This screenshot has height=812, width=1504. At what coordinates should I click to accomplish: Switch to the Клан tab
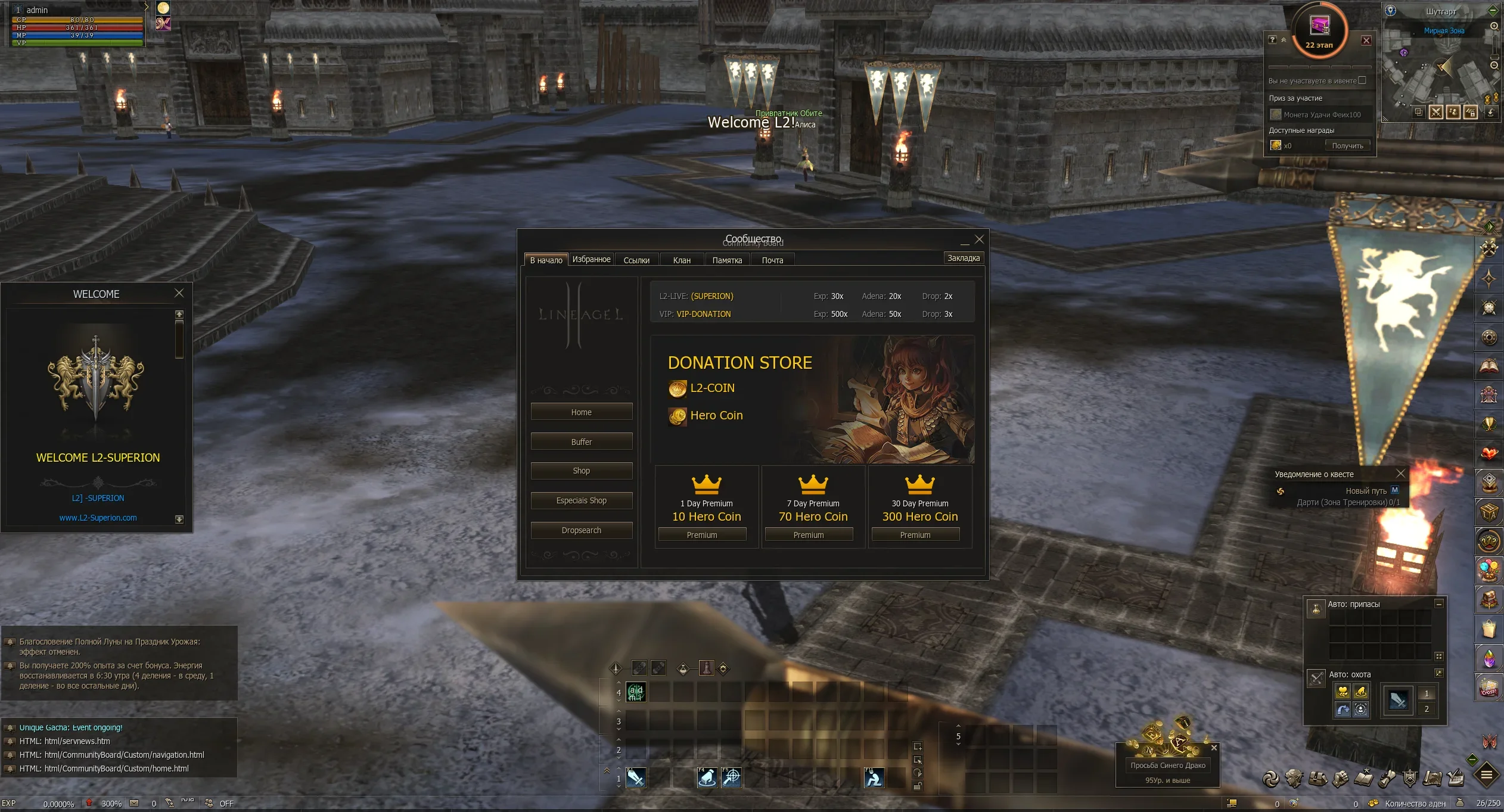(x=682, y=260)
